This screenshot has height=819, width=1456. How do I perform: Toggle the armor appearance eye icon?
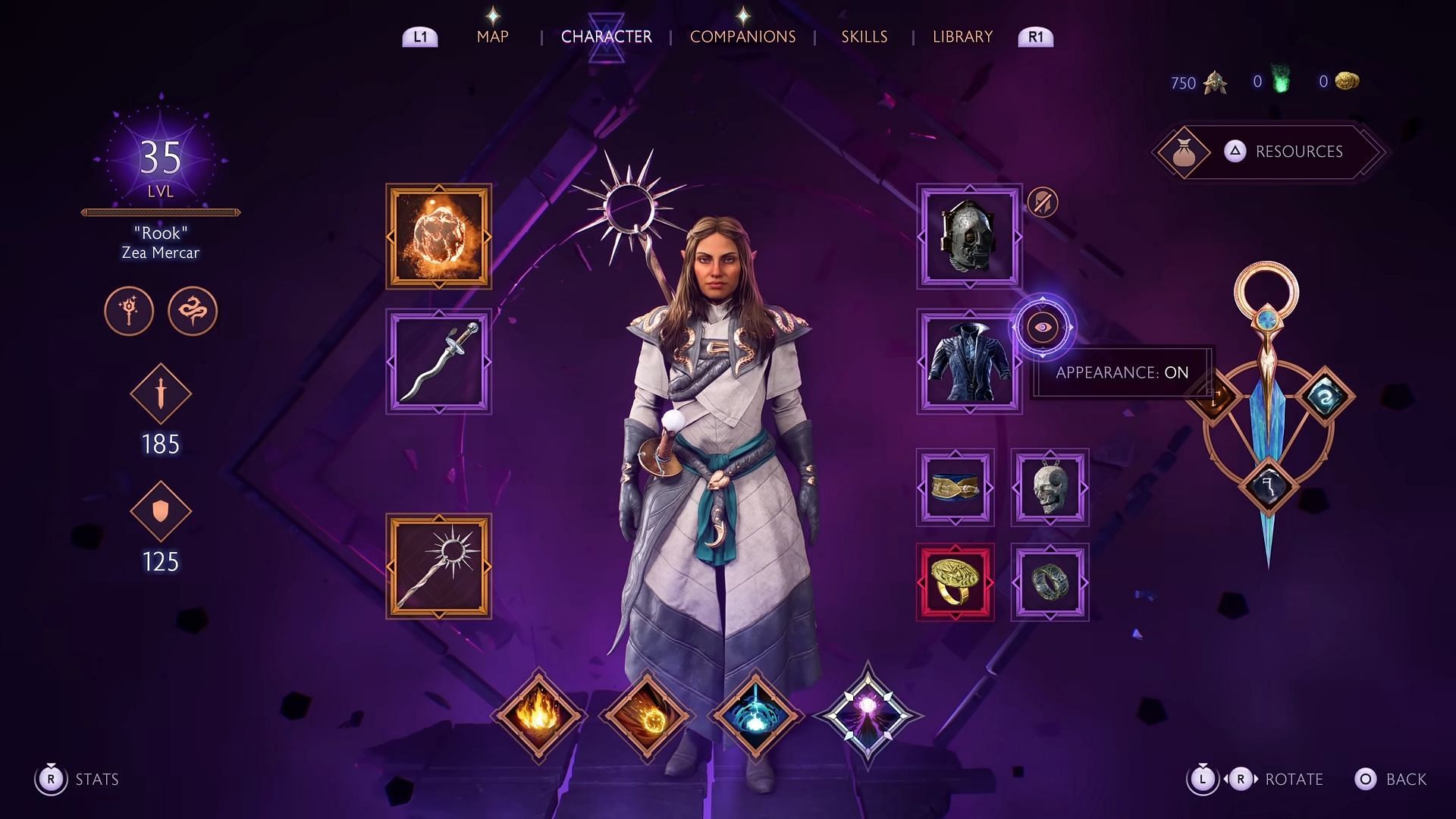(x=1043, y=328)
